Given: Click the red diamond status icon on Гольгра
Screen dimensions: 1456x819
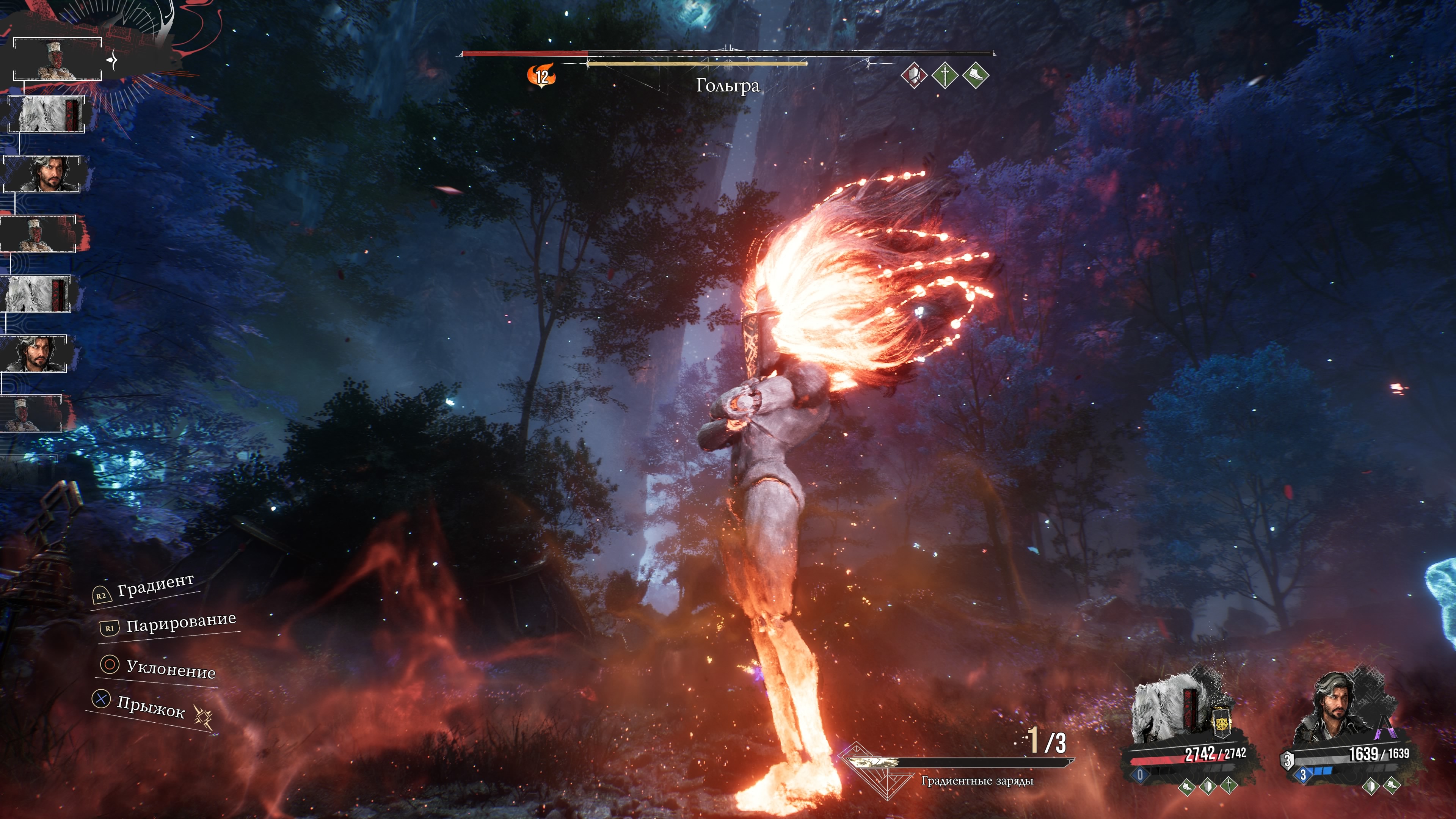Looking at the screenshot, I should click(x=913, y=75).
